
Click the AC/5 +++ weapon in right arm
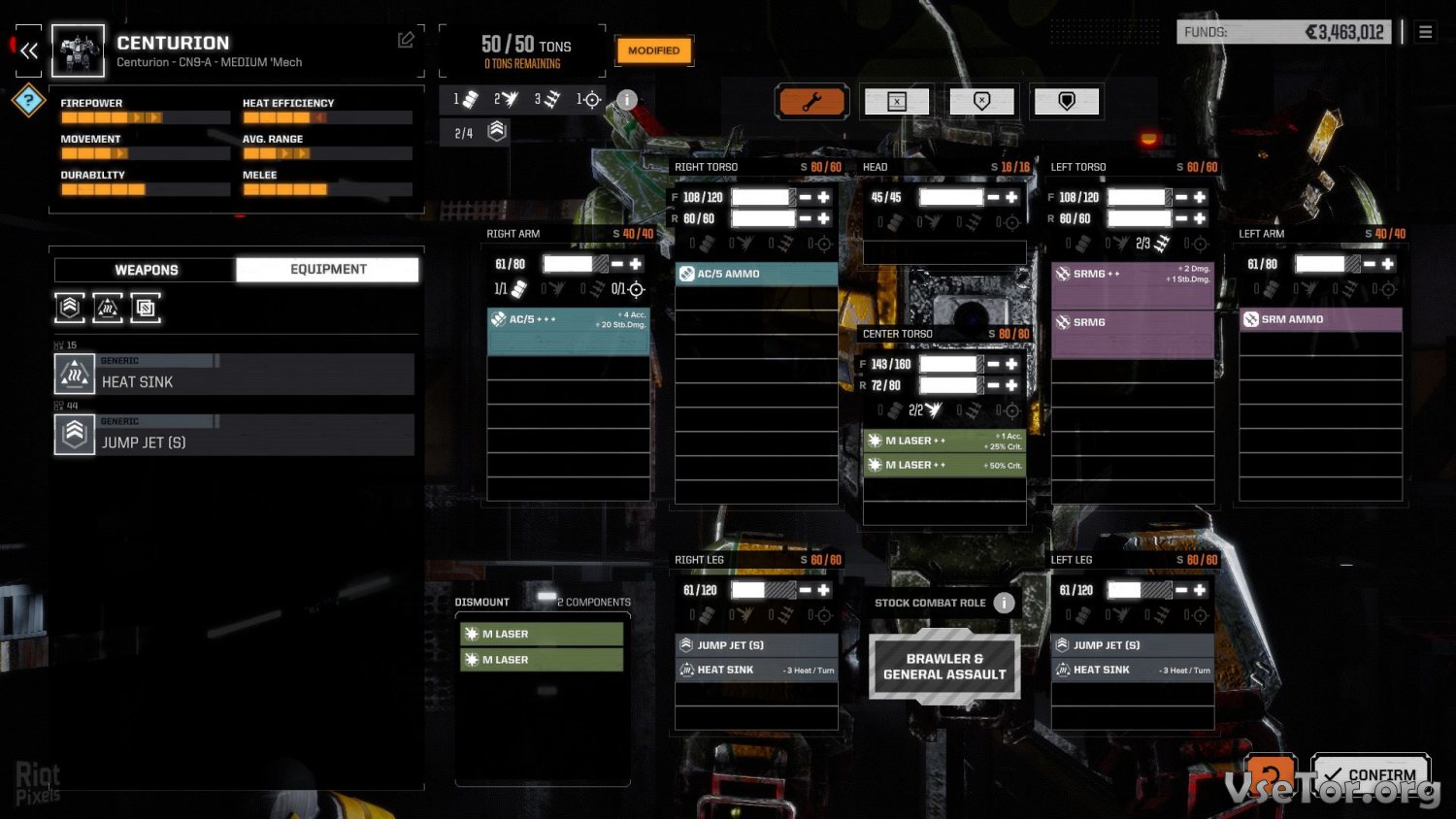pos(568,319)
